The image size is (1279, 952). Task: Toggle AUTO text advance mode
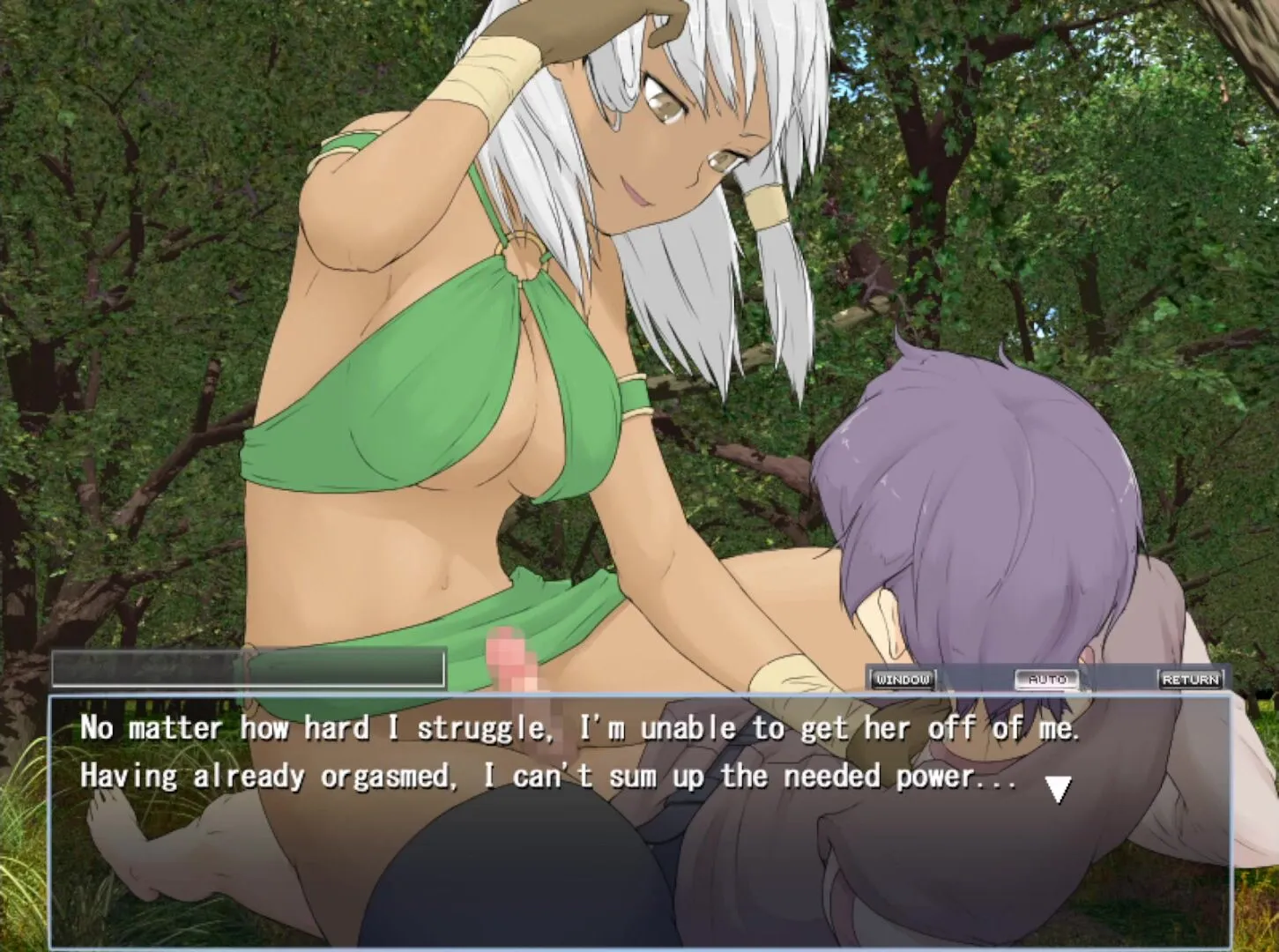[x=1046, y=680]
